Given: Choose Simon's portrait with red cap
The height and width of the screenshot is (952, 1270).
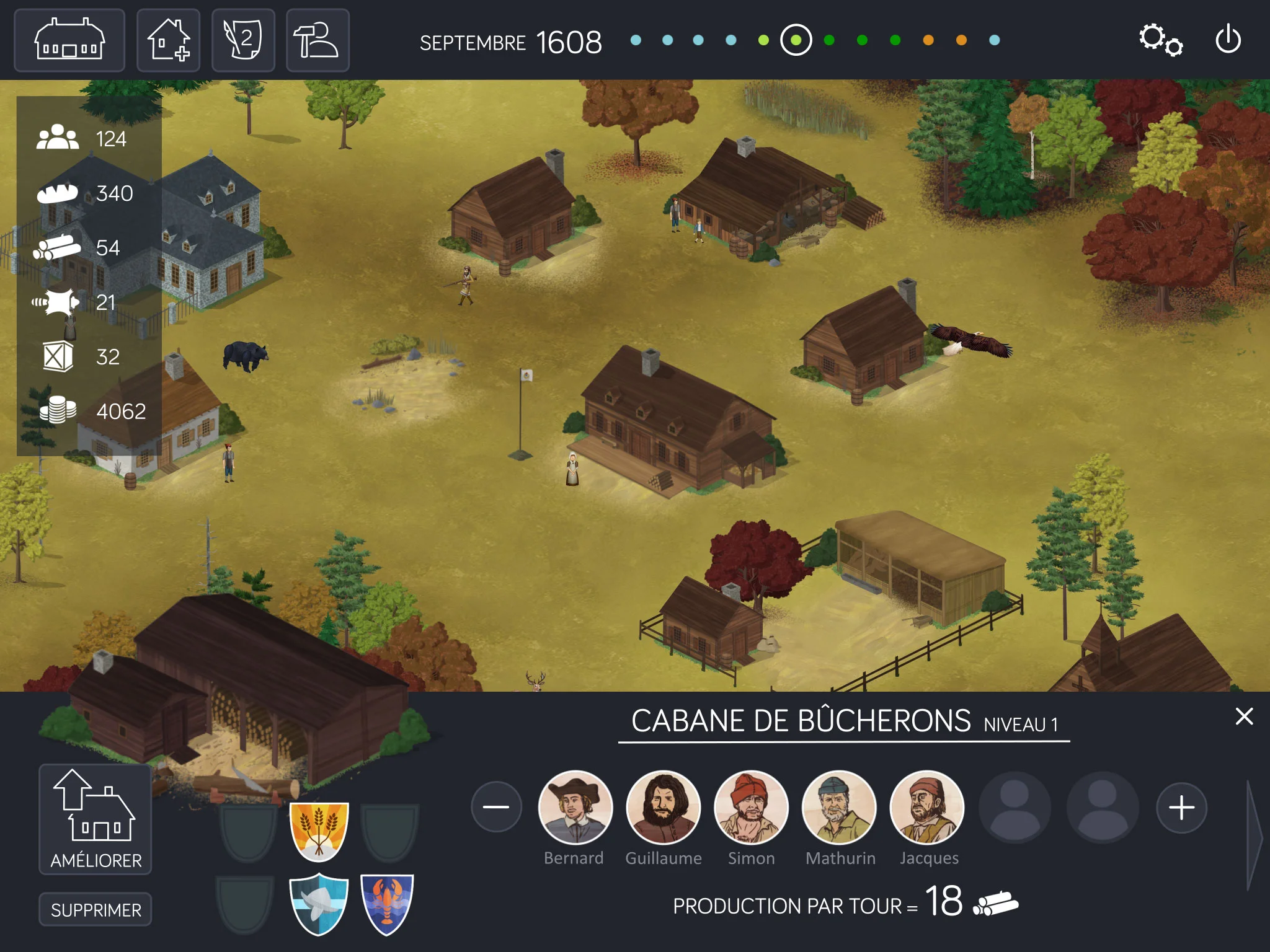Looking at the screenshot, I should coord(751,808).
